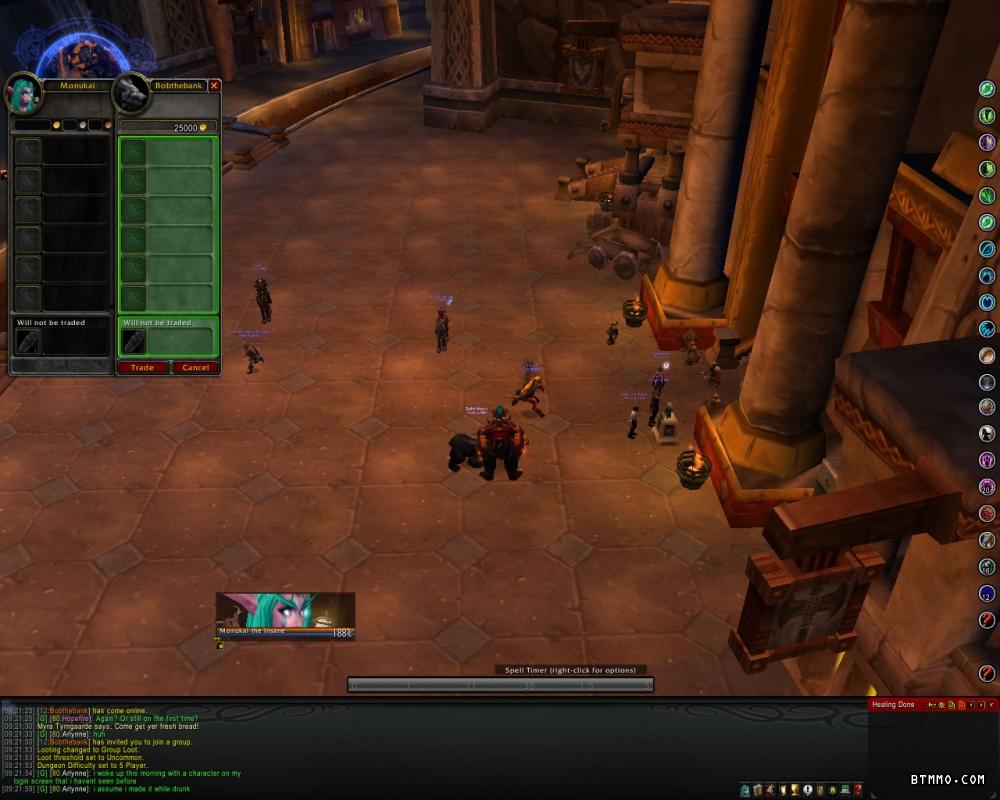Open the character info micro button
1000x800 pixels.
[745, 790]
